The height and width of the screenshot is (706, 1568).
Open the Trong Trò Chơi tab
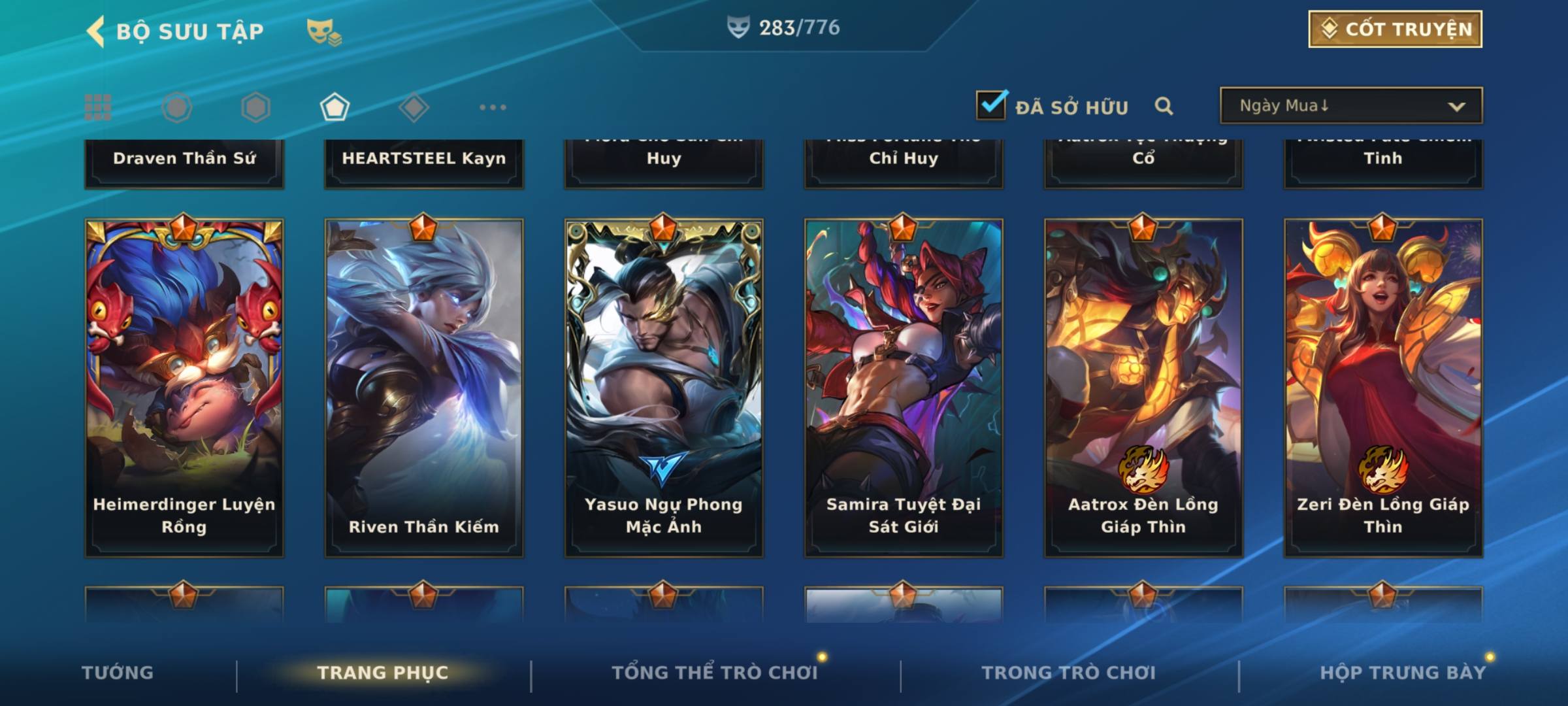1069,673
